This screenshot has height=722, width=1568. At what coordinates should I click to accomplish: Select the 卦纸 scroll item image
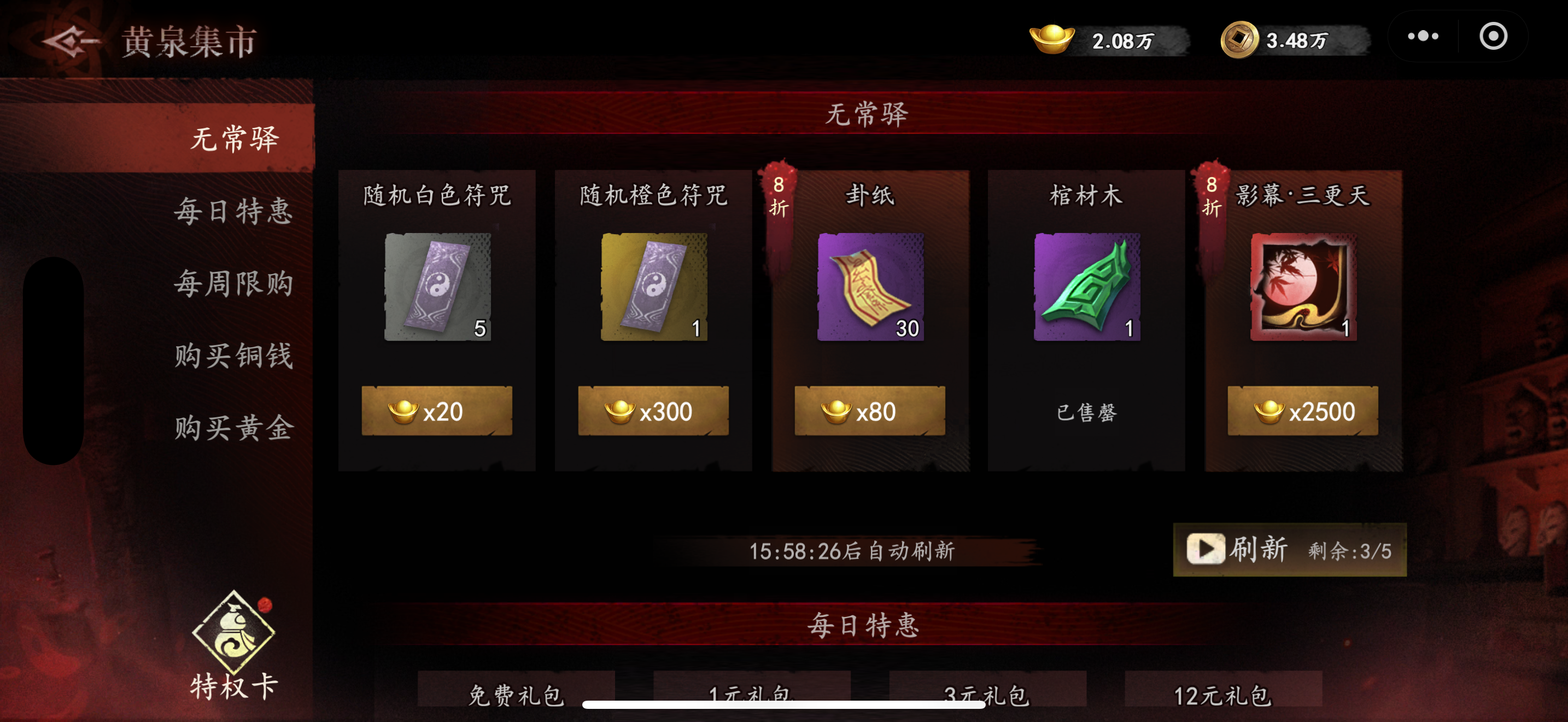[870, 286]
